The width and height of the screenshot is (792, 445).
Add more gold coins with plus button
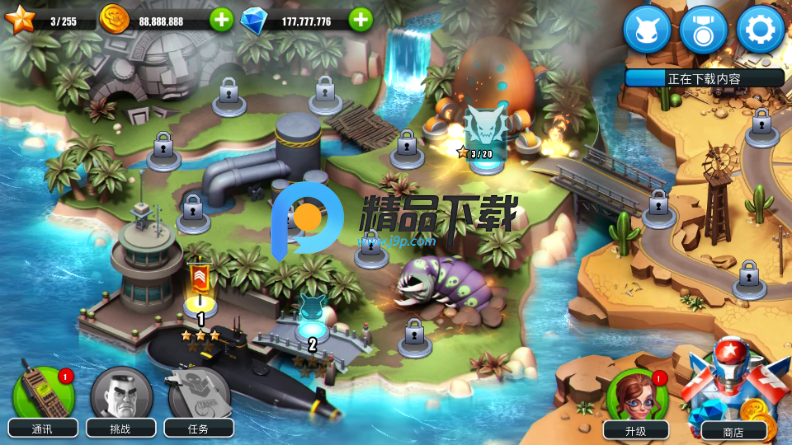click(x=221, y=19)
